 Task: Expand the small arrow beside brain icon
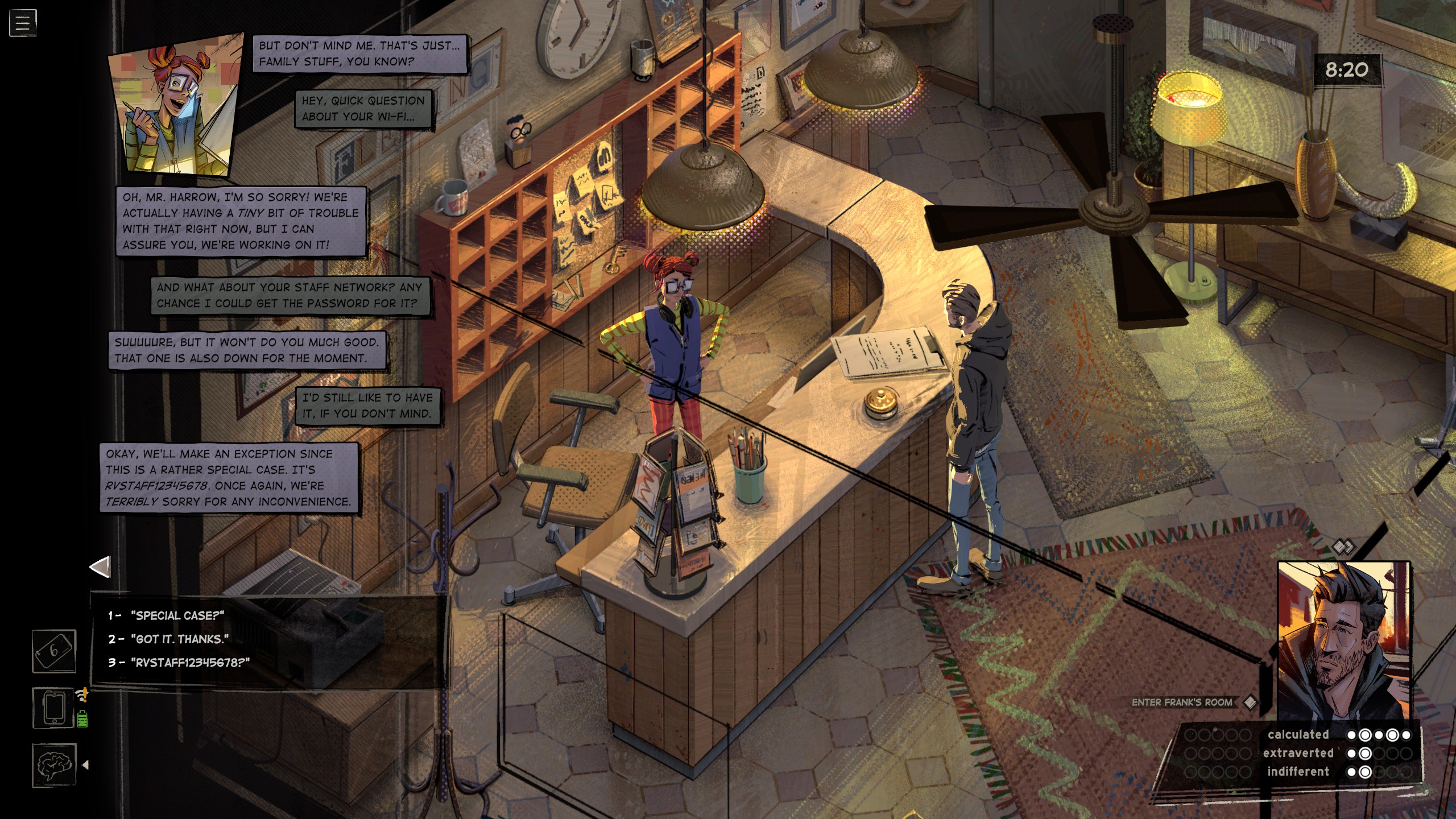point(86,765)
